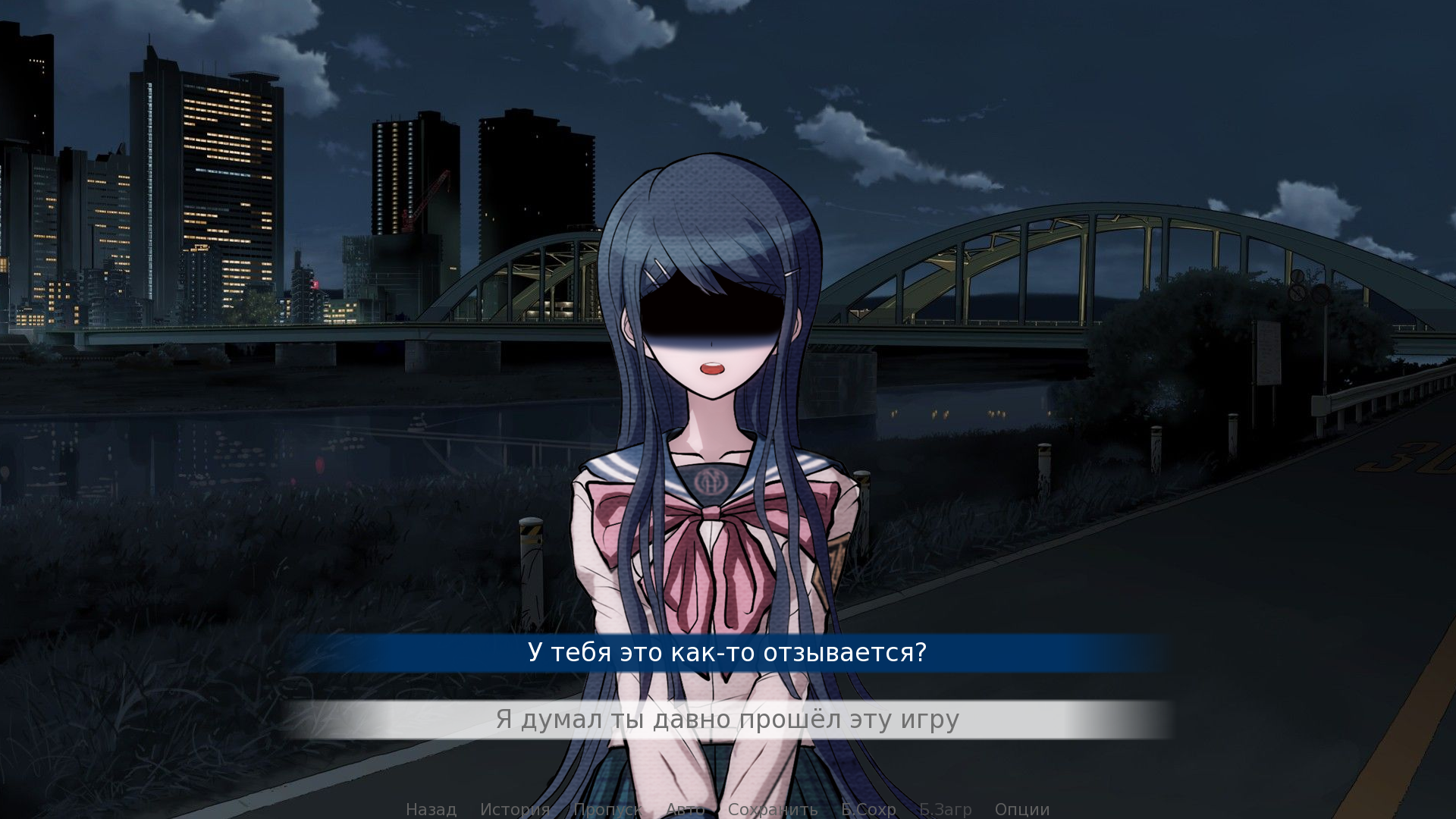Viewport: 1456px width, 819px height.
Task: Open the Опции settings menu
Action: tap(1022, 809)
